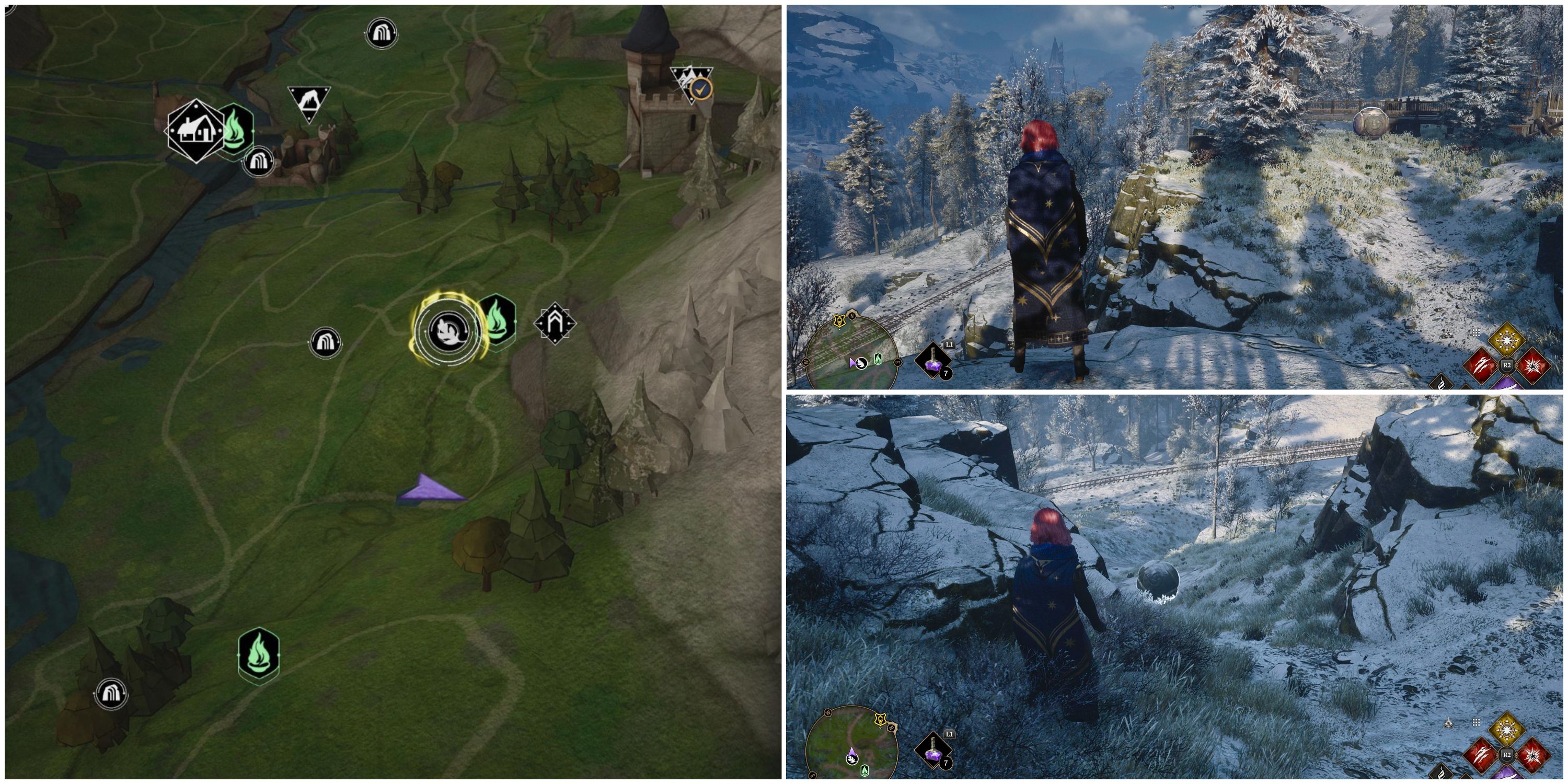Expand the L1 spell set prompt
The width and height of the screenshot is (1568, 784).
coord(950,344)
